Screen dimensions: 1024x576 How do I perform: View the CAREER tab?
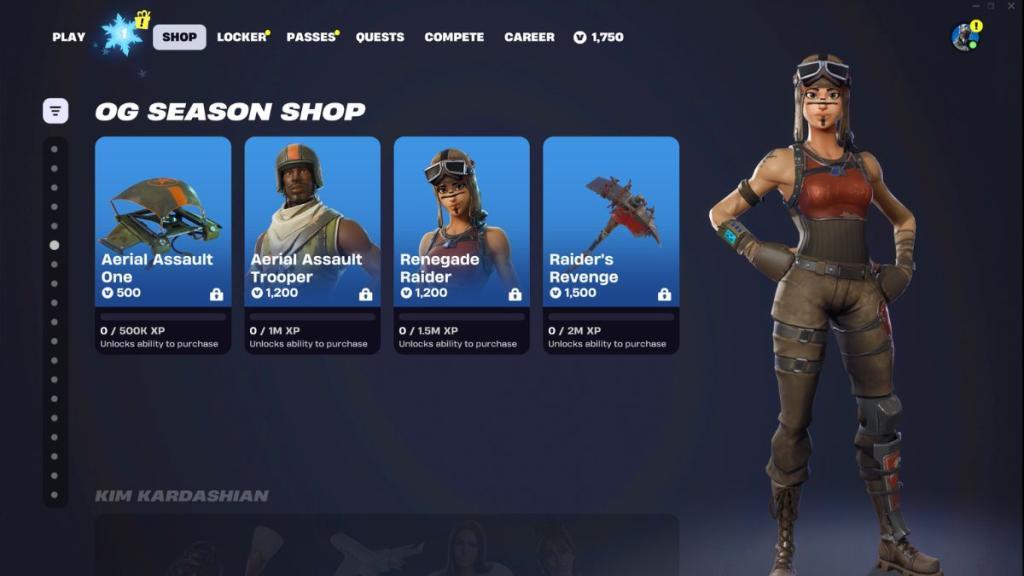529,37
